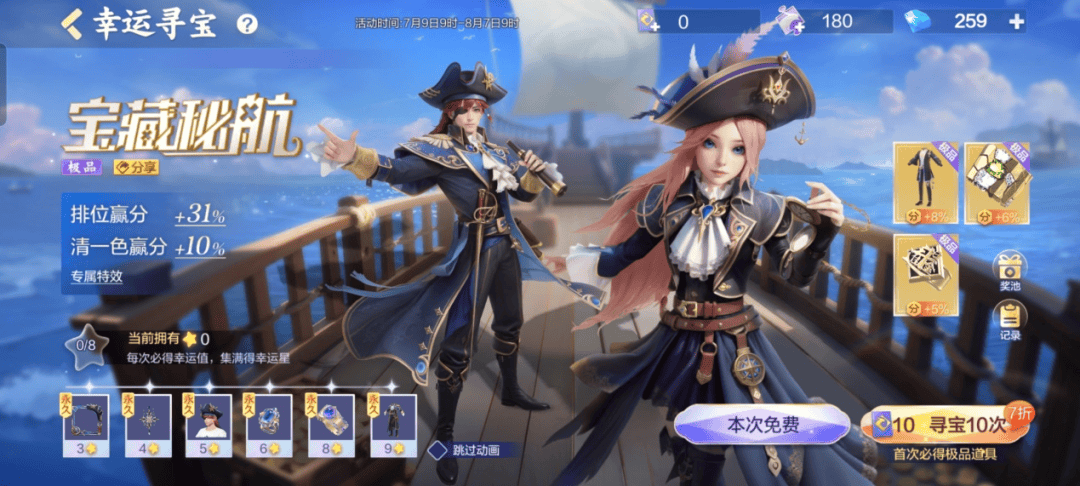Viewport: 1080px width, 486px height.
Task: Select the sapphire ring reward for 8 stars
Action: point(331,420)
